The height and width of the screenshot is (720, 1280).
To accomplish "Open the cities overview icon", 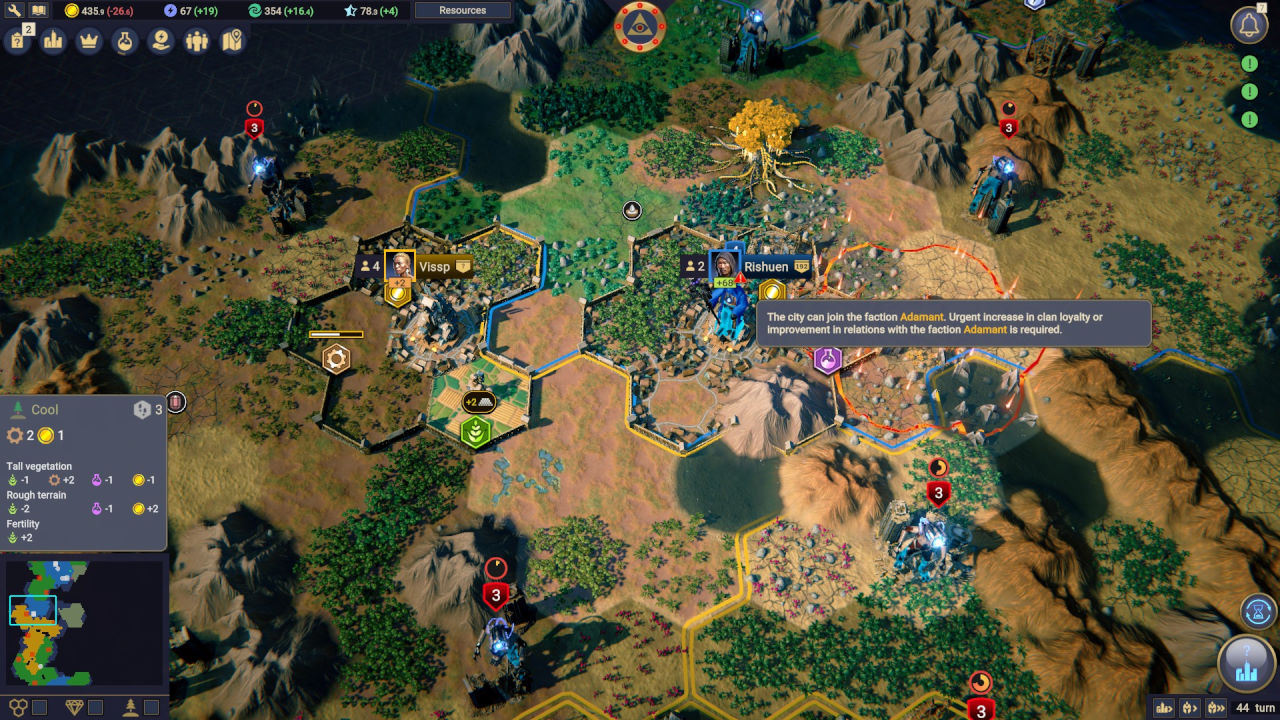I will pyautogui.click(x=53, y=41).
